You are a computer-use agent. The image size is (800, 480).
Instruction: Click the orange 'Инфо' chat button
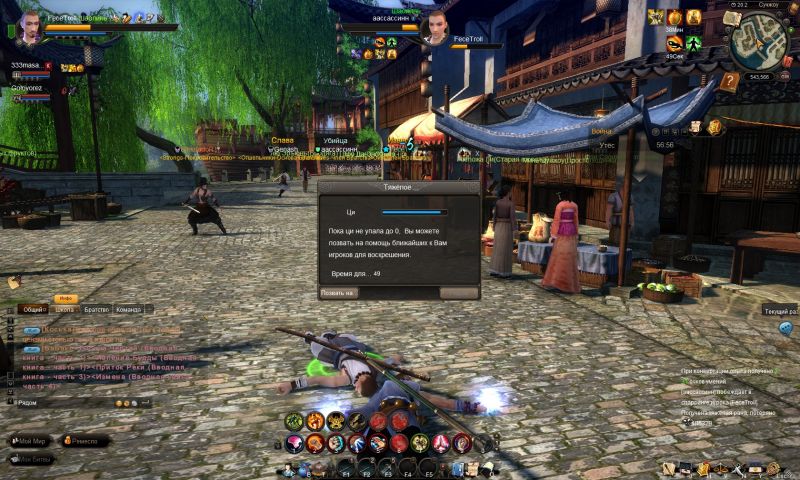pos(67,299)
